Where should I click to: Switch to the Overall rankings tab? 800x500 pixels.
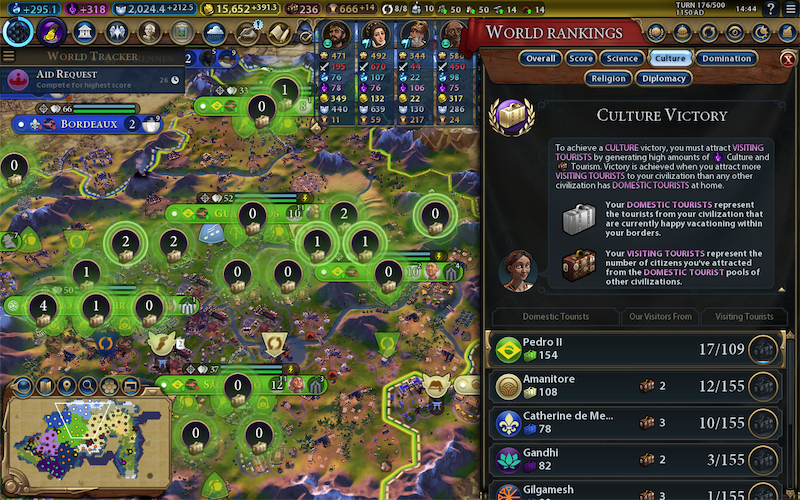coord(540,58)
